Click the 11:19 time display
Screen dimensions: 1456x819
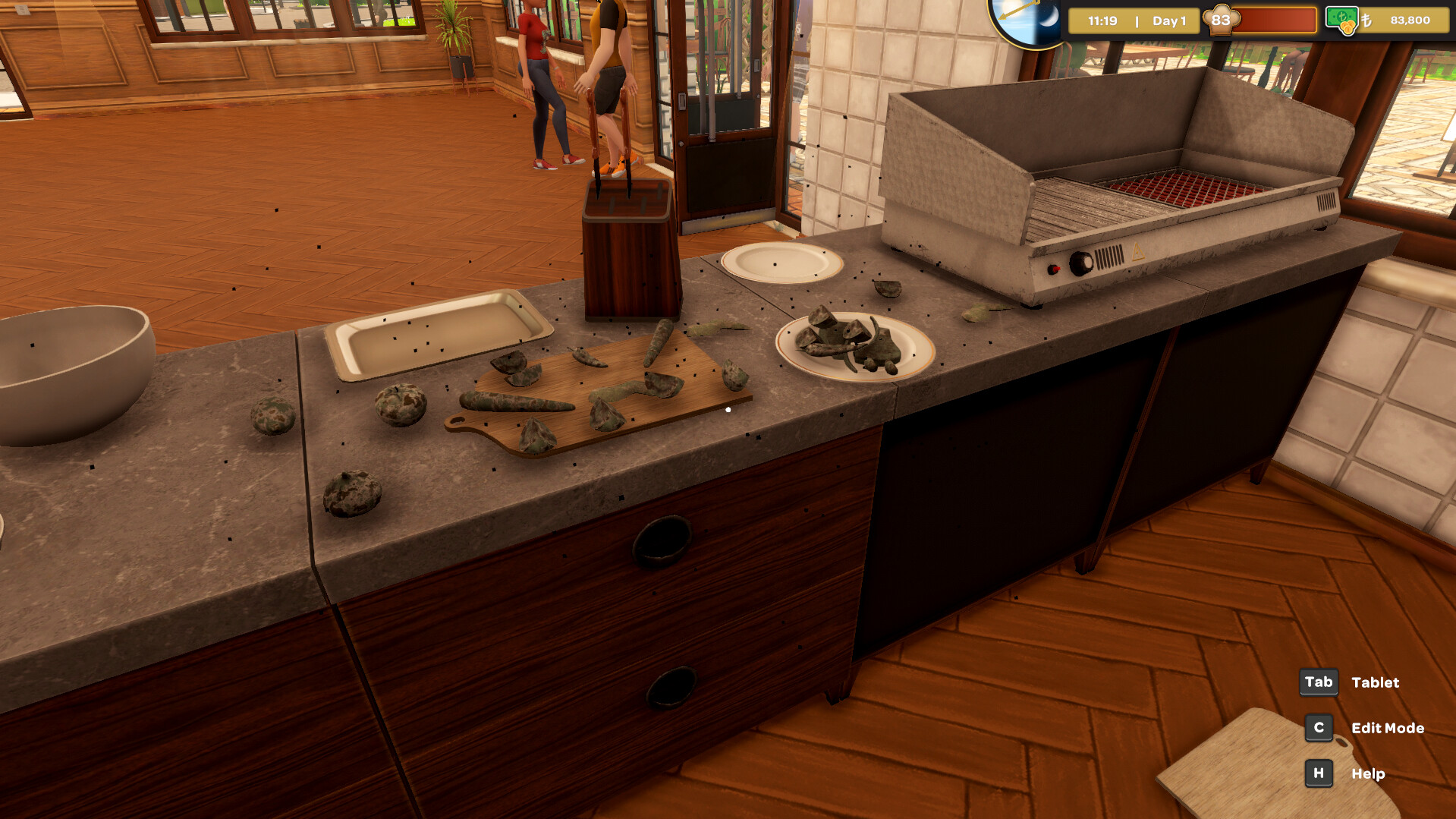coord(1102,20)
